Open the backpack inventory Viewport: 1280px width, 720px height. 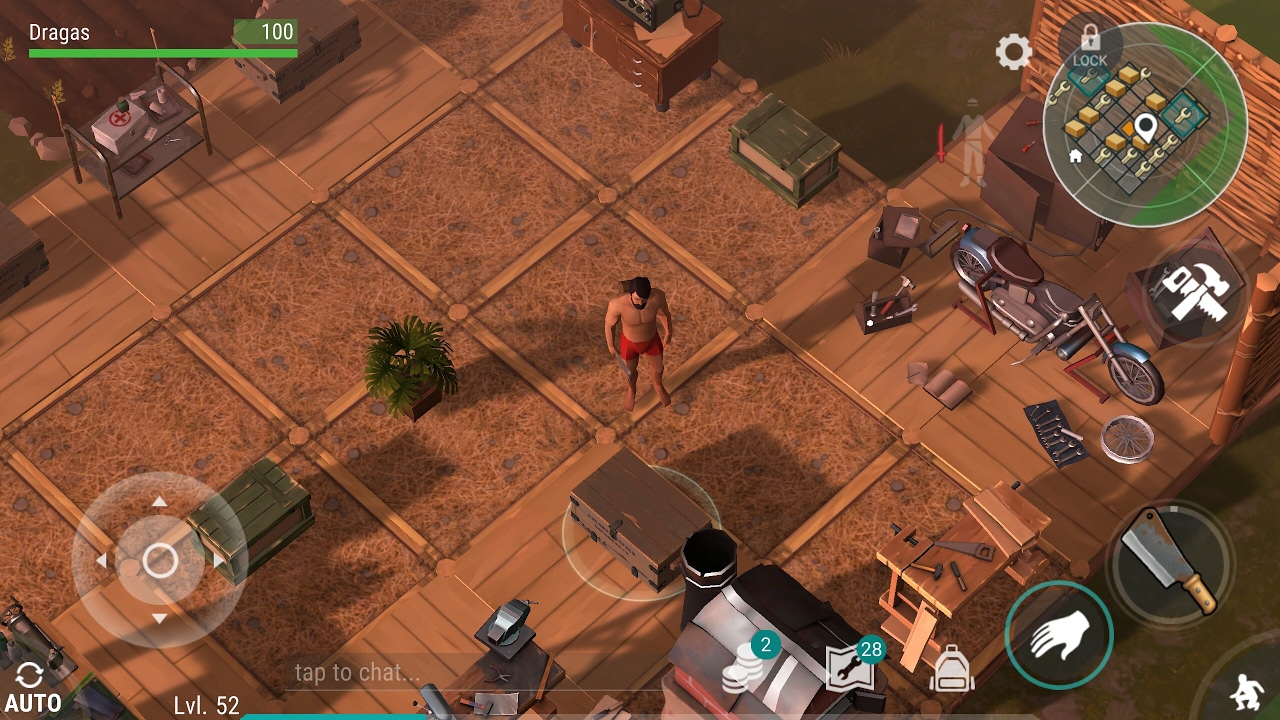pos(951,669)
